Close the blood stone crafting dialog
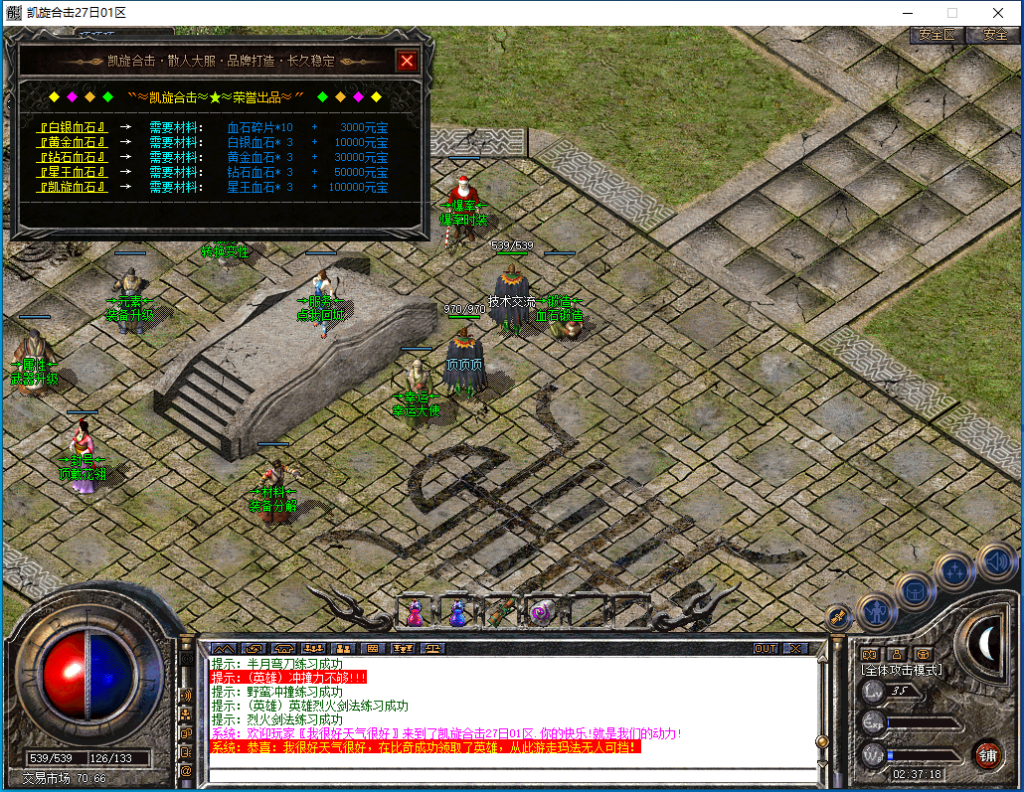Image resolution: width=1024 pixels, height=792 pixels. pyautogui.click(x=406, y=61)
